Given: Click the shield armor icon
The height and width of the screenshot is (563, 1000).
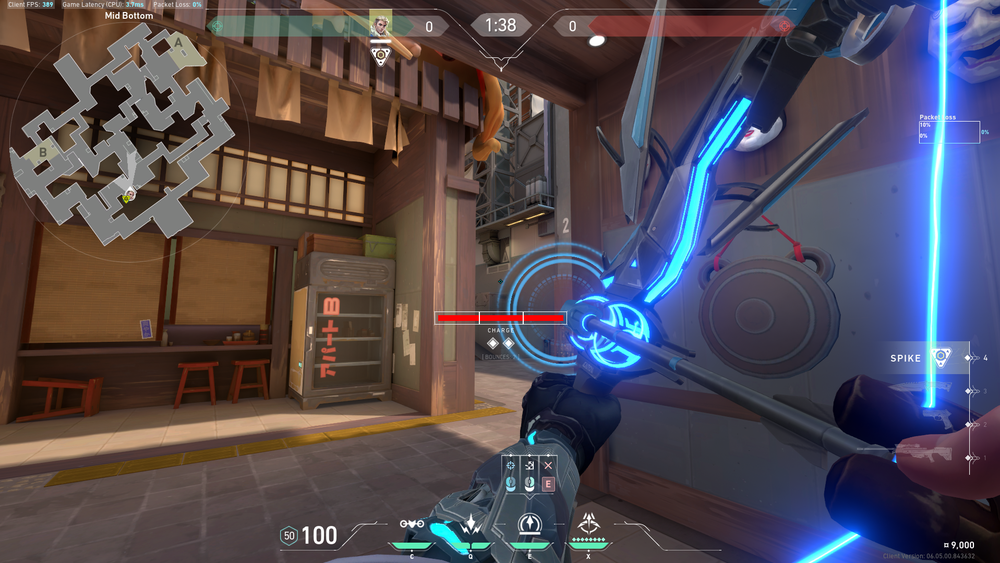Looking at the screenshot, I should [289, 536].
